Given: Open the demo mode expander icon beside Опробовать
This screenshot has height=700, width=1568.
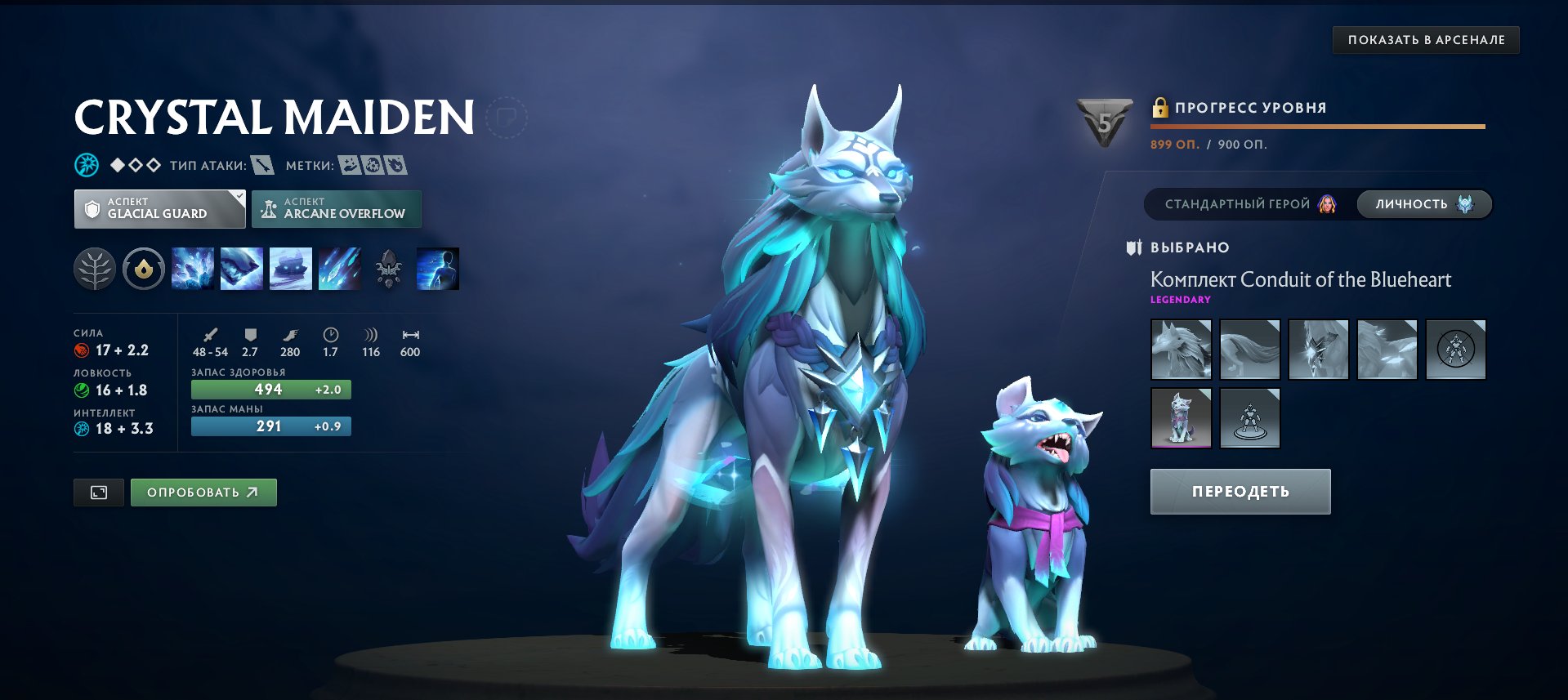Looking at the screenshot, I should [98, 493].
